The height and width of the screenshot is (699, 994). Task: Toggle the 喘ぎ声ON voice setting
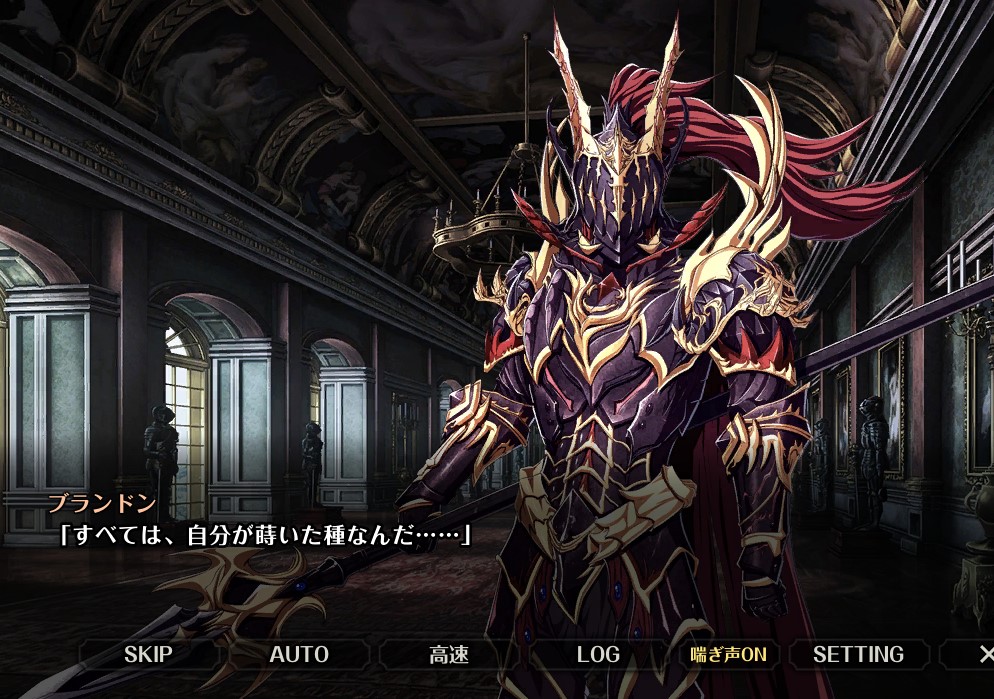[x=728, y=655]
